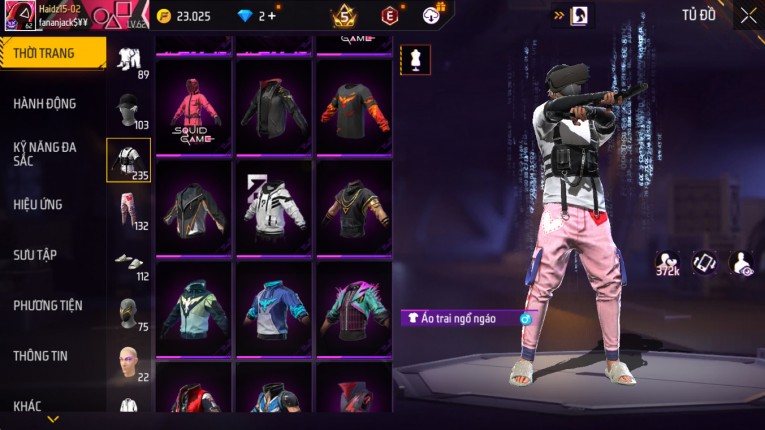765x430 pixels.
Task: Select the pants category with 132 items
Action: pyautogui.click(x=129, y=210)
